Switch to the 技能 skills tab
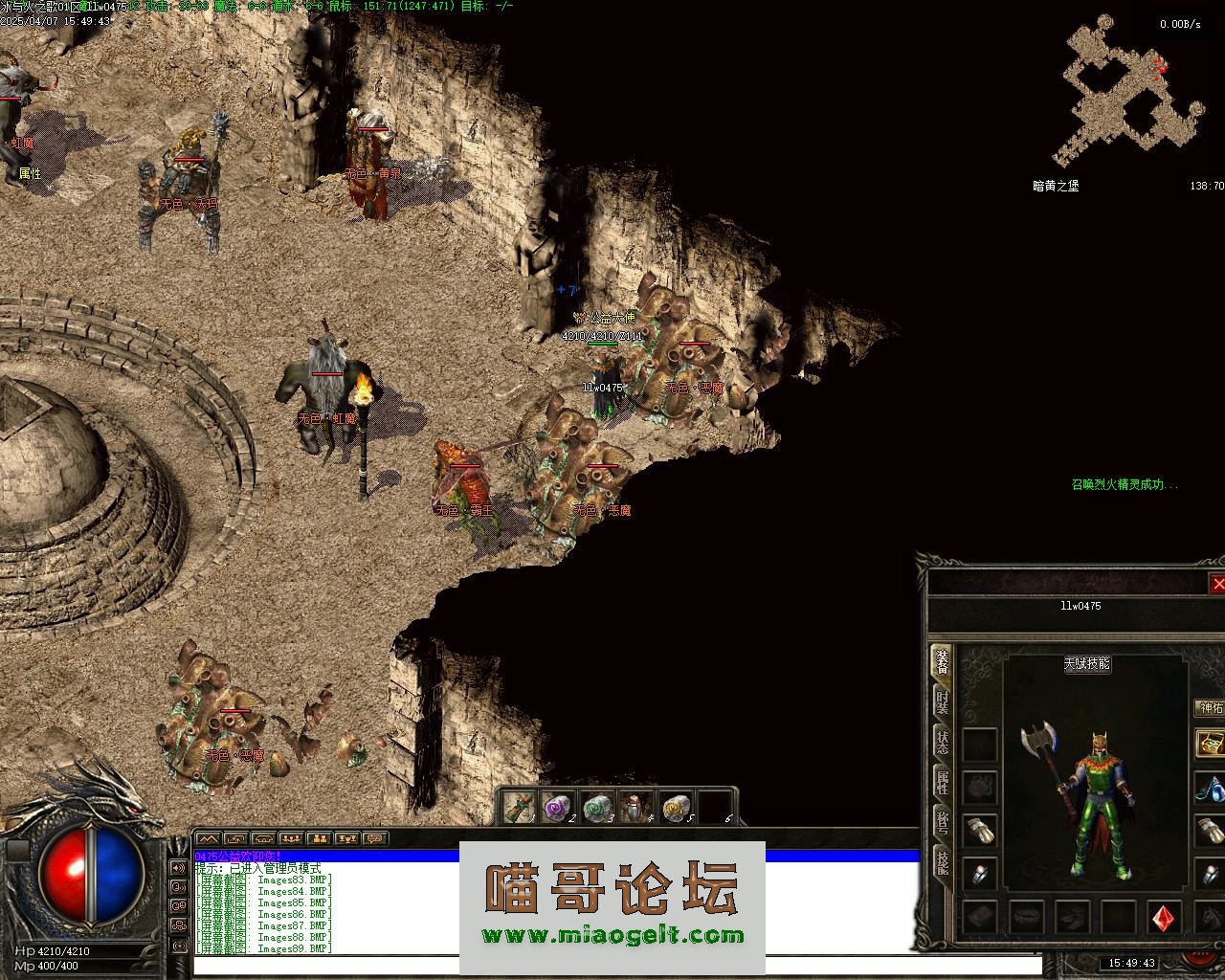Viewport: 1225px width, 980px height. [x=943, y=861]
